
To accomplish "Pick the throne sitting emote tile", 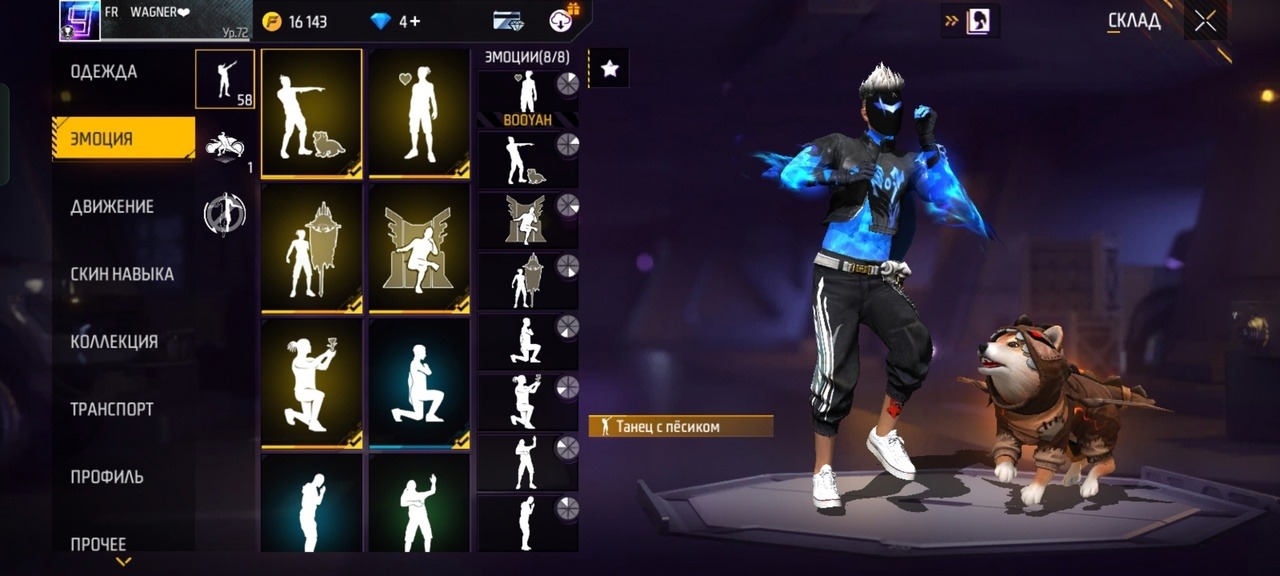I will point(419,248).
